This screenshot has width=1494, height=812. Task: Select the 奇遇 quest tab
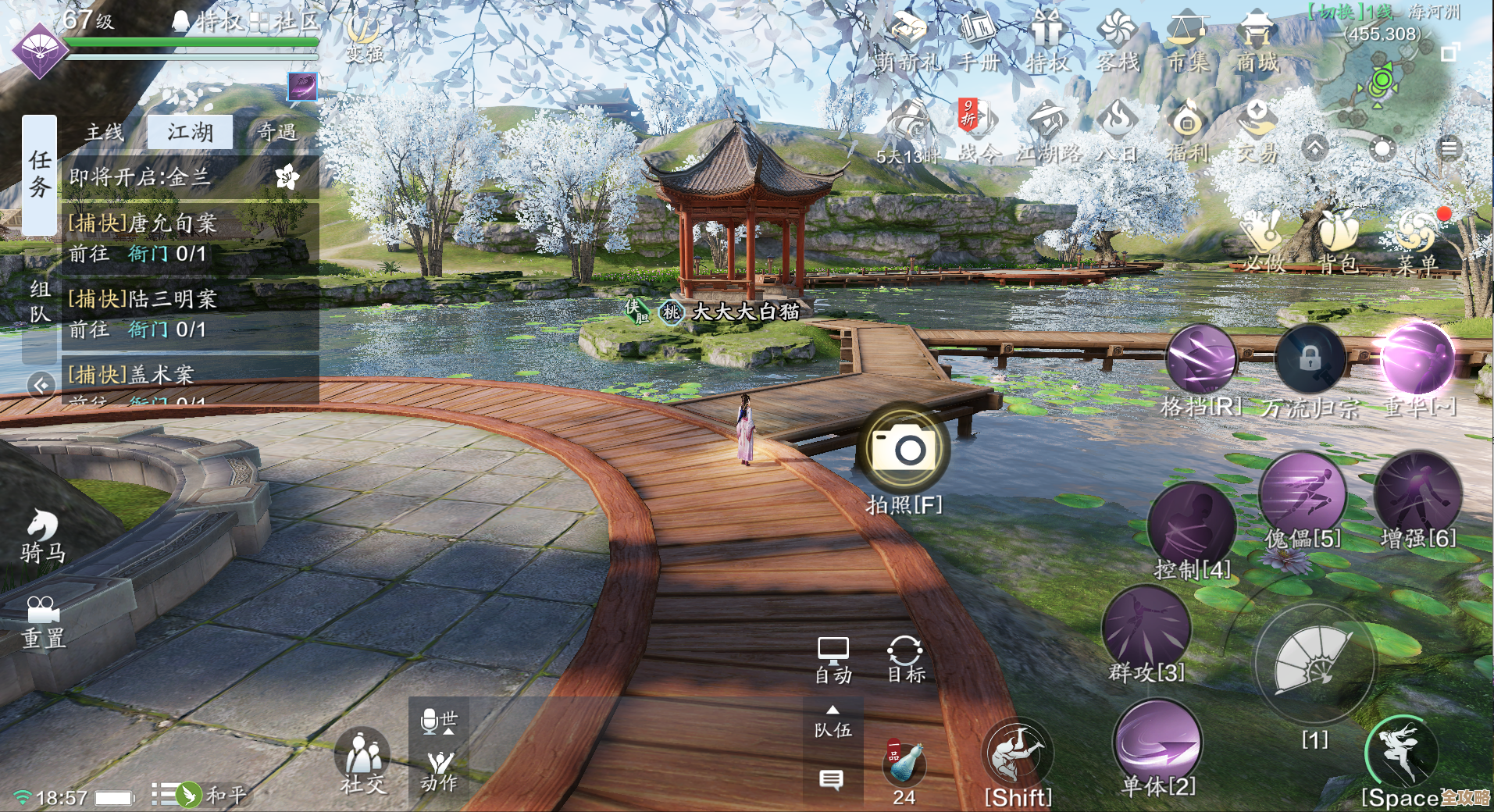pyautogui.click(x=277, y=132)
